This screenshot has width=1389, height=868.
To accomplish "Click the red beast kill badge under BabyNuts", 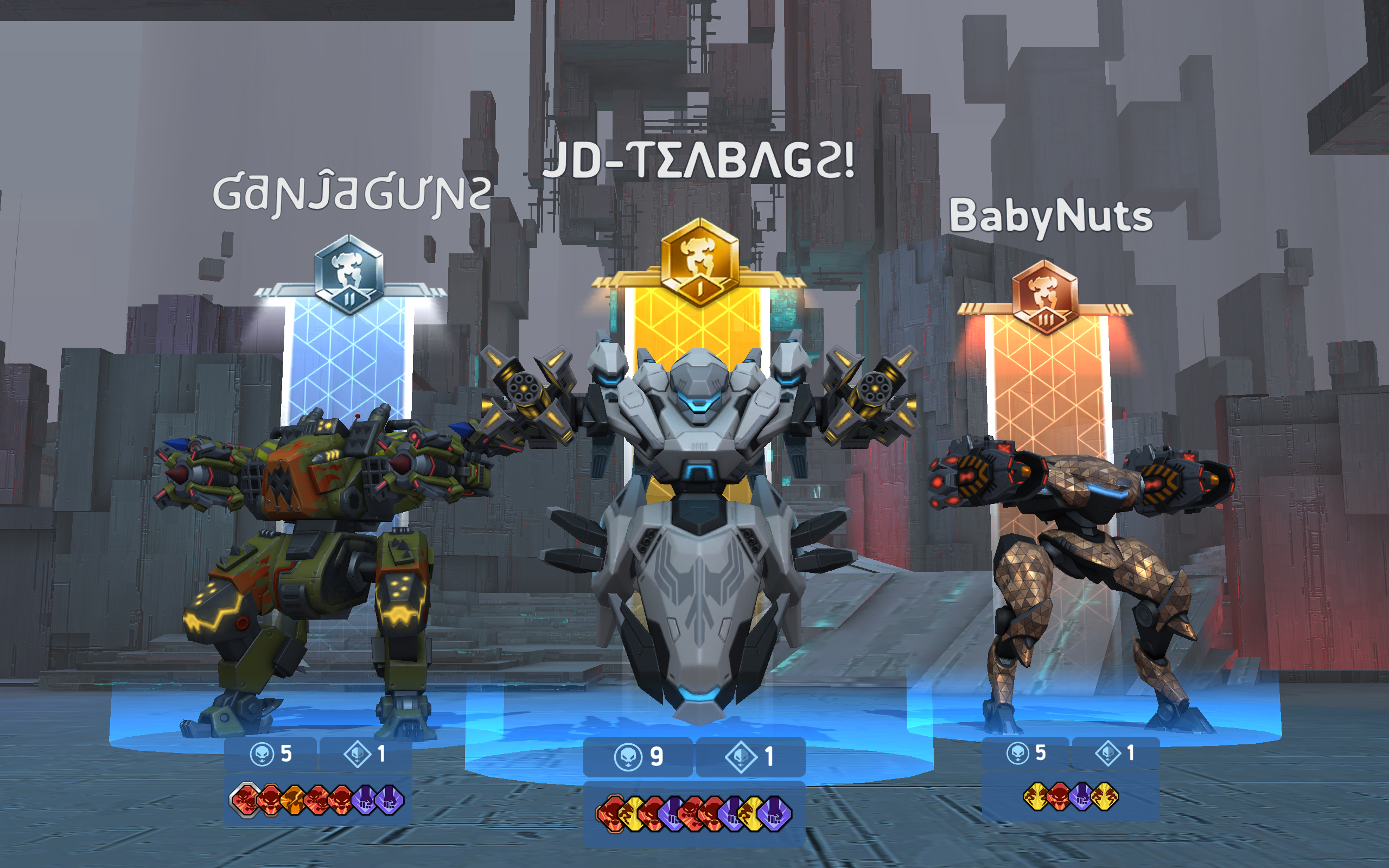I will [x=1059, y=797].
